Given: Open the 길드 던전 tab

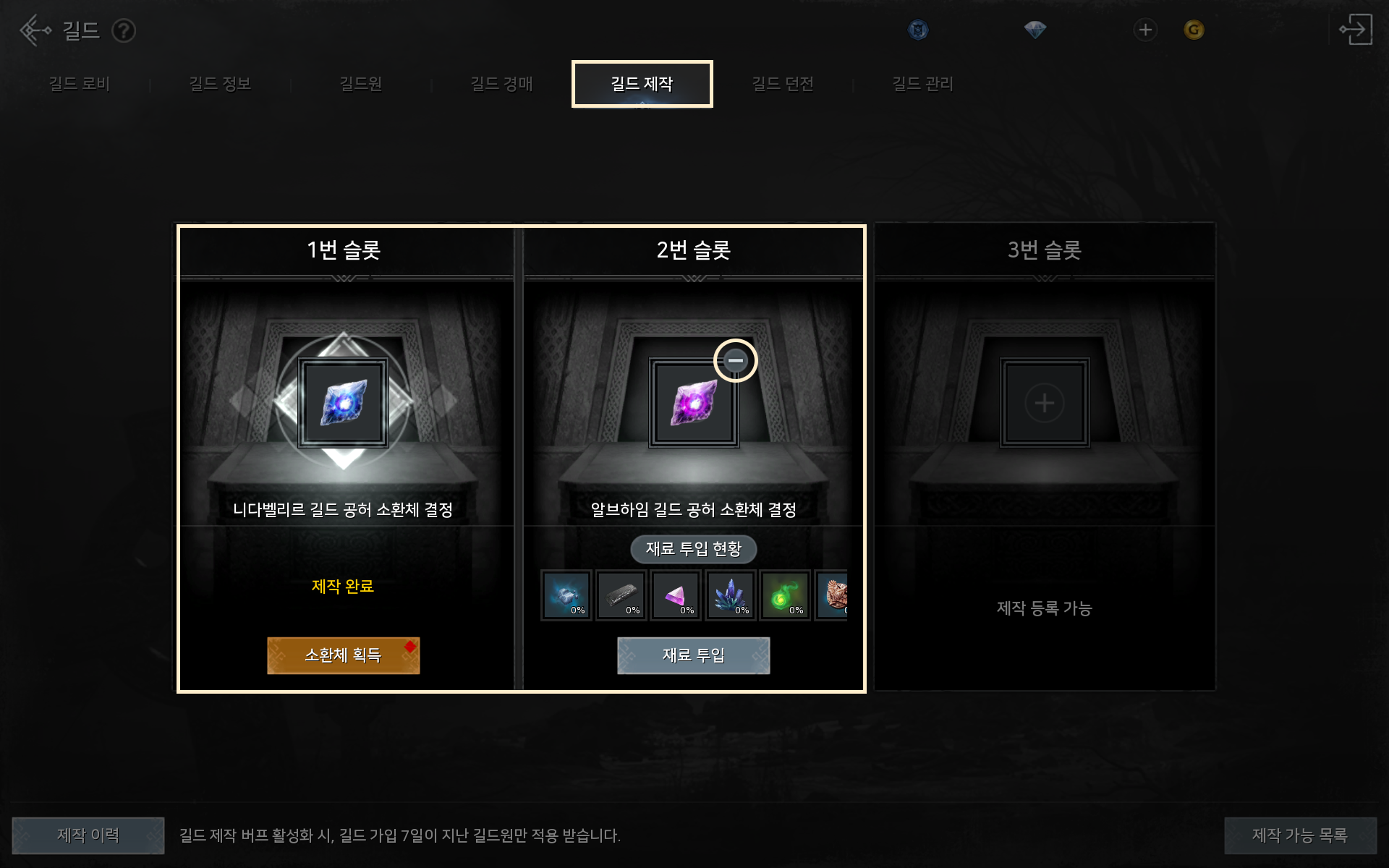Looking at the screenshot, I should pyautogui.click(x=783, y=84).
